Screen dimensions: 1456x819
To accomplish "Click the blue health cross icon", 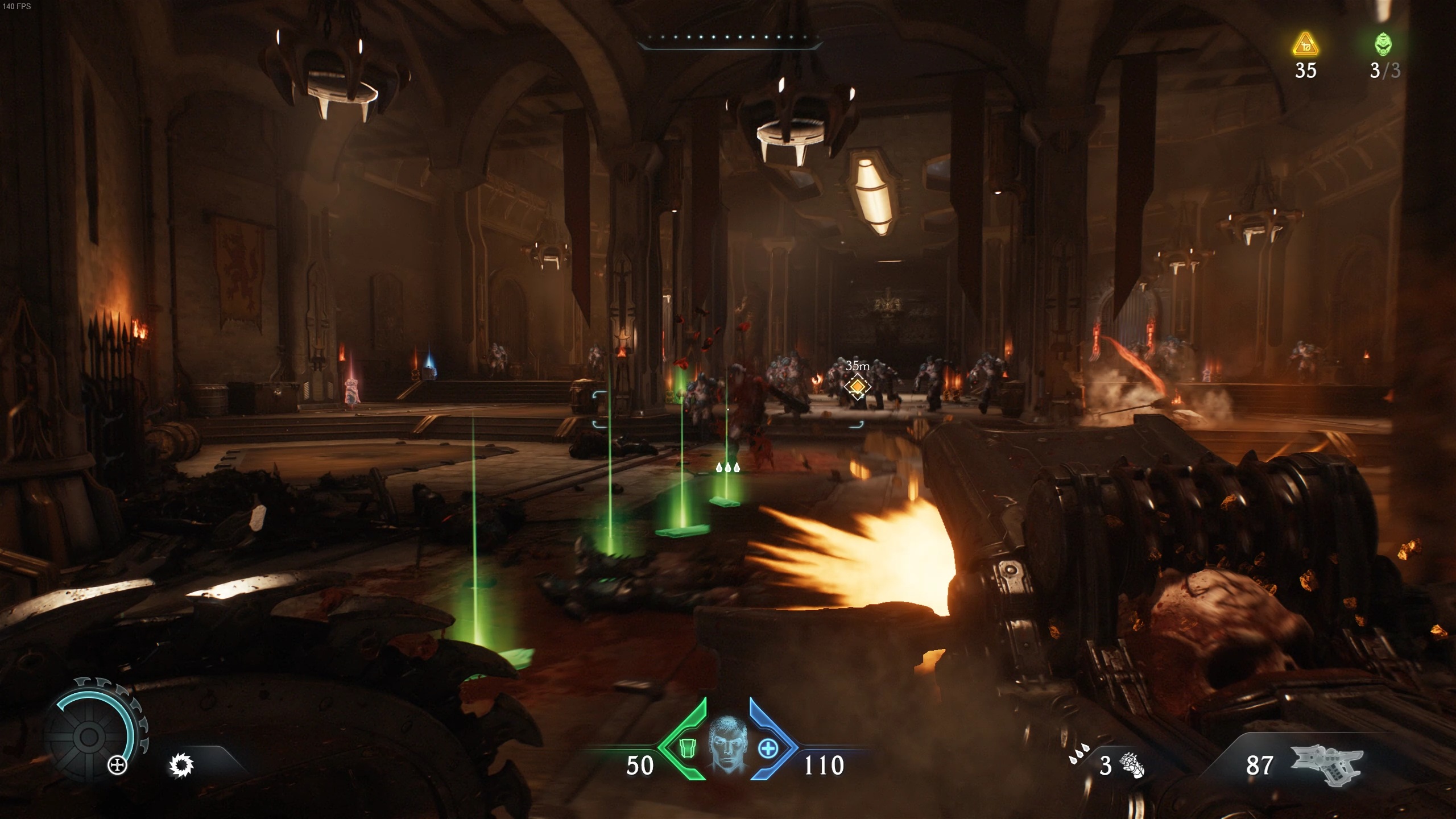I will [x=768, y=748].
